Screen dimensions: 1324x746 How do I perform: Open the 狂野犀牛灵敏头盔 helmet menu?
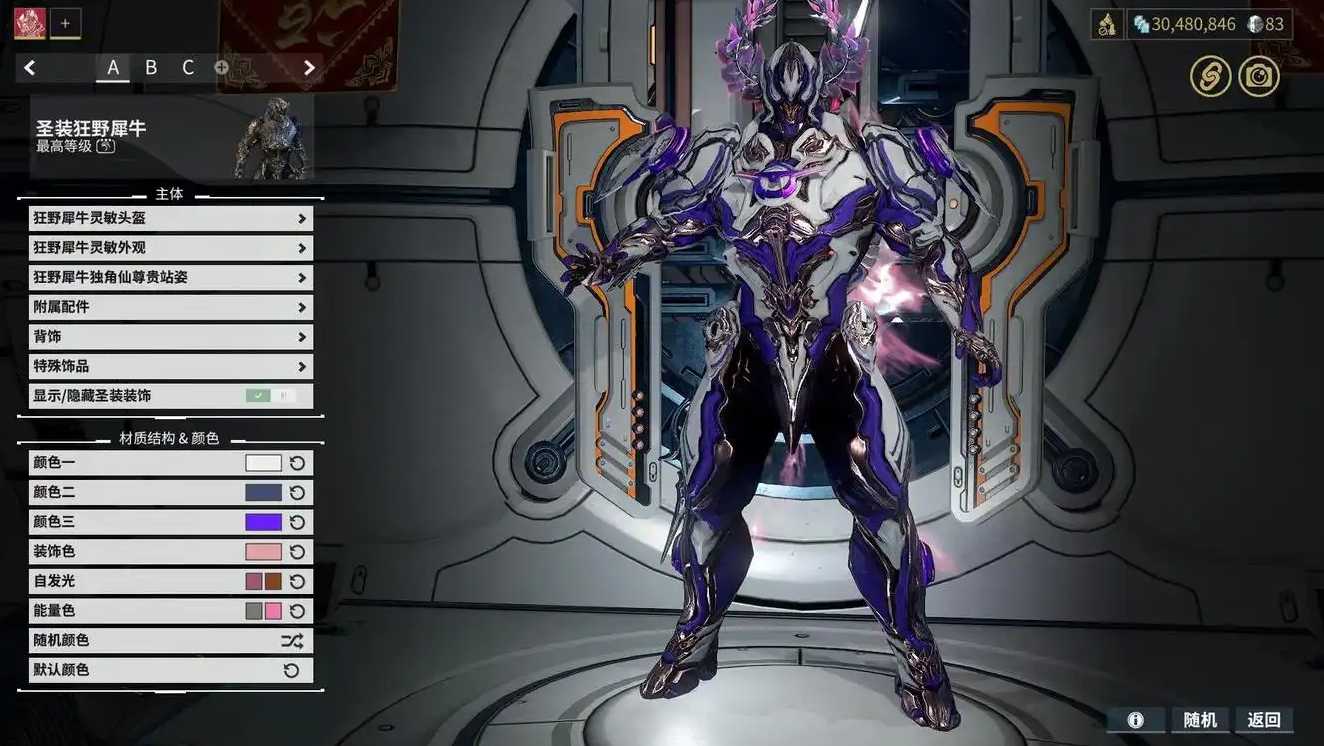point(170,218)
